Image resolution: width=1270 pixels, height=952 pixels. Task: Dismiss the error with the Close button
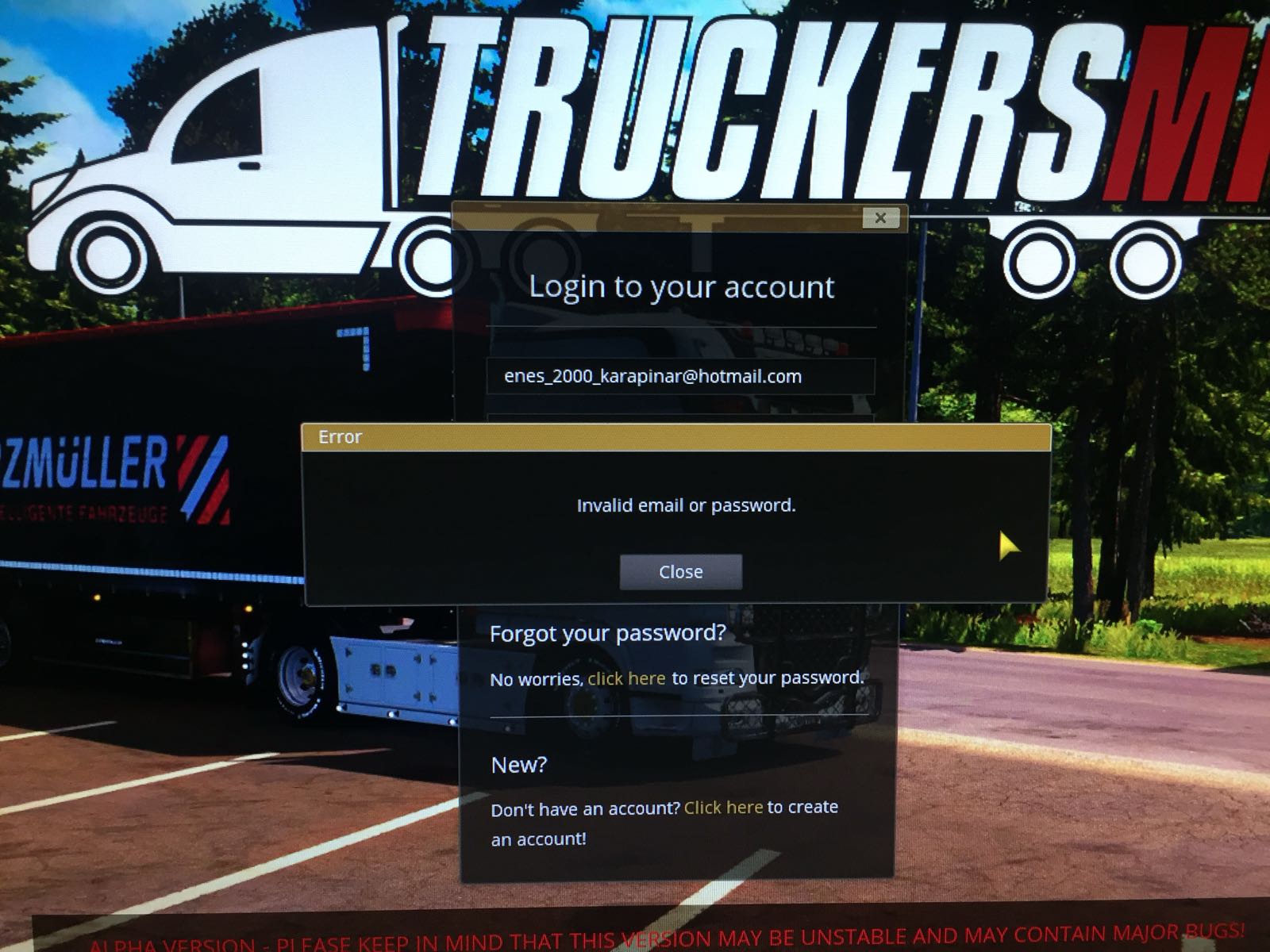680,571
